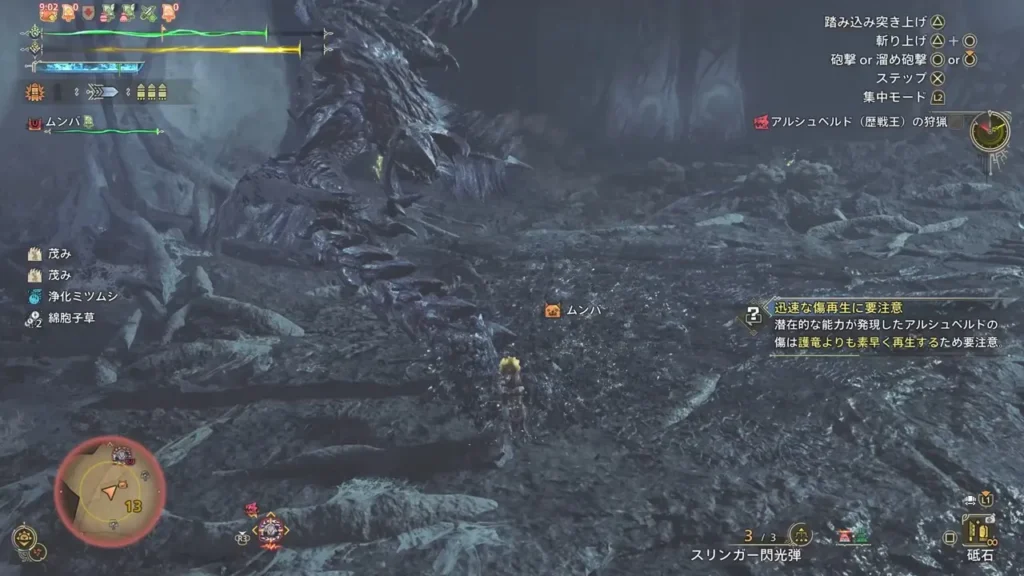The width and height of the screenshot is (1024, 576).
Task: Click the crossed green swords buff icon
Action: click(149, 13)
